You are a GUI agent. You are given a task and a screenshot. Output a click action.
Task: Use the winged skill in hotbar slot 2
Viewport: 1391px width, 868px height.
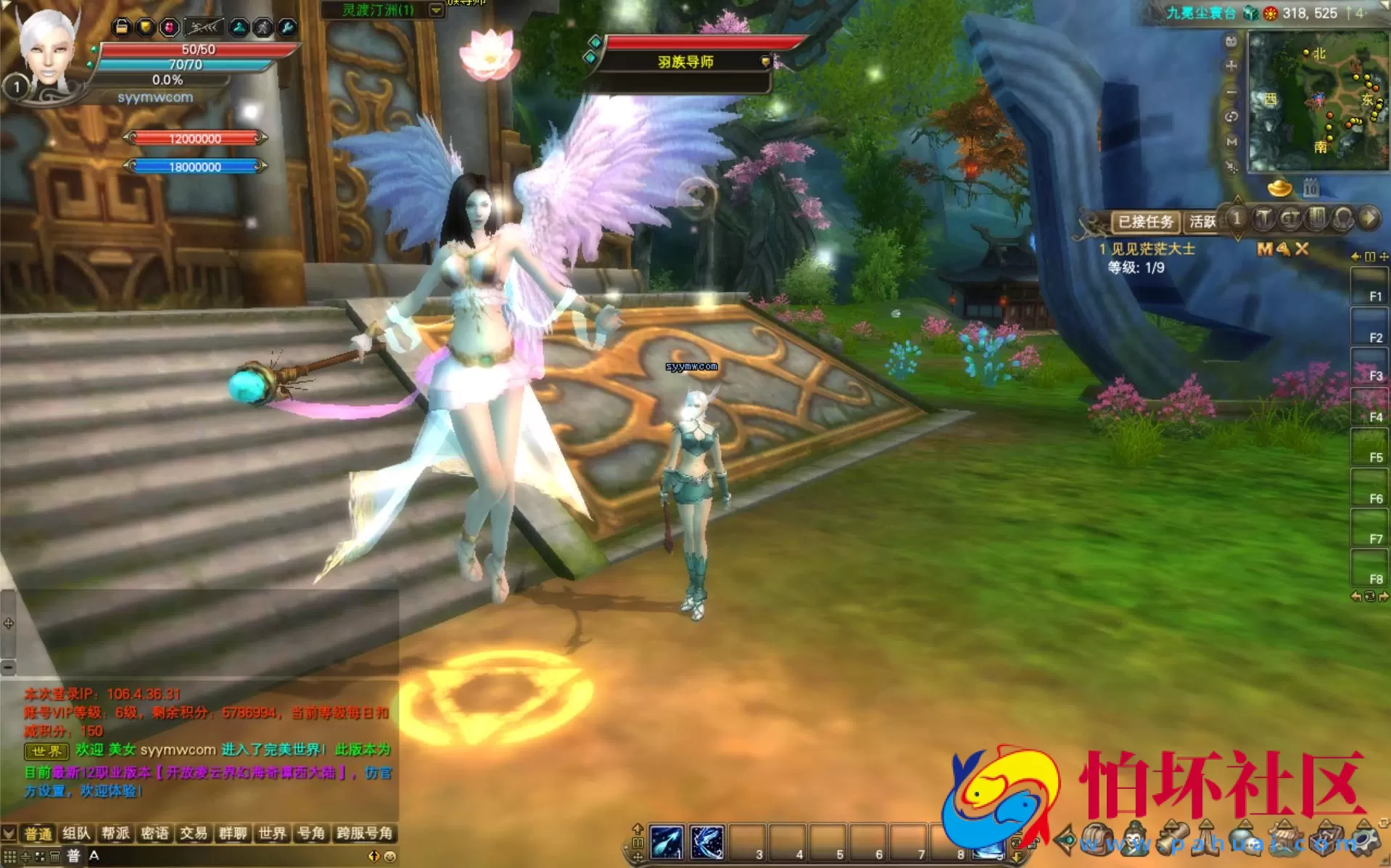[x=707, y=842]
